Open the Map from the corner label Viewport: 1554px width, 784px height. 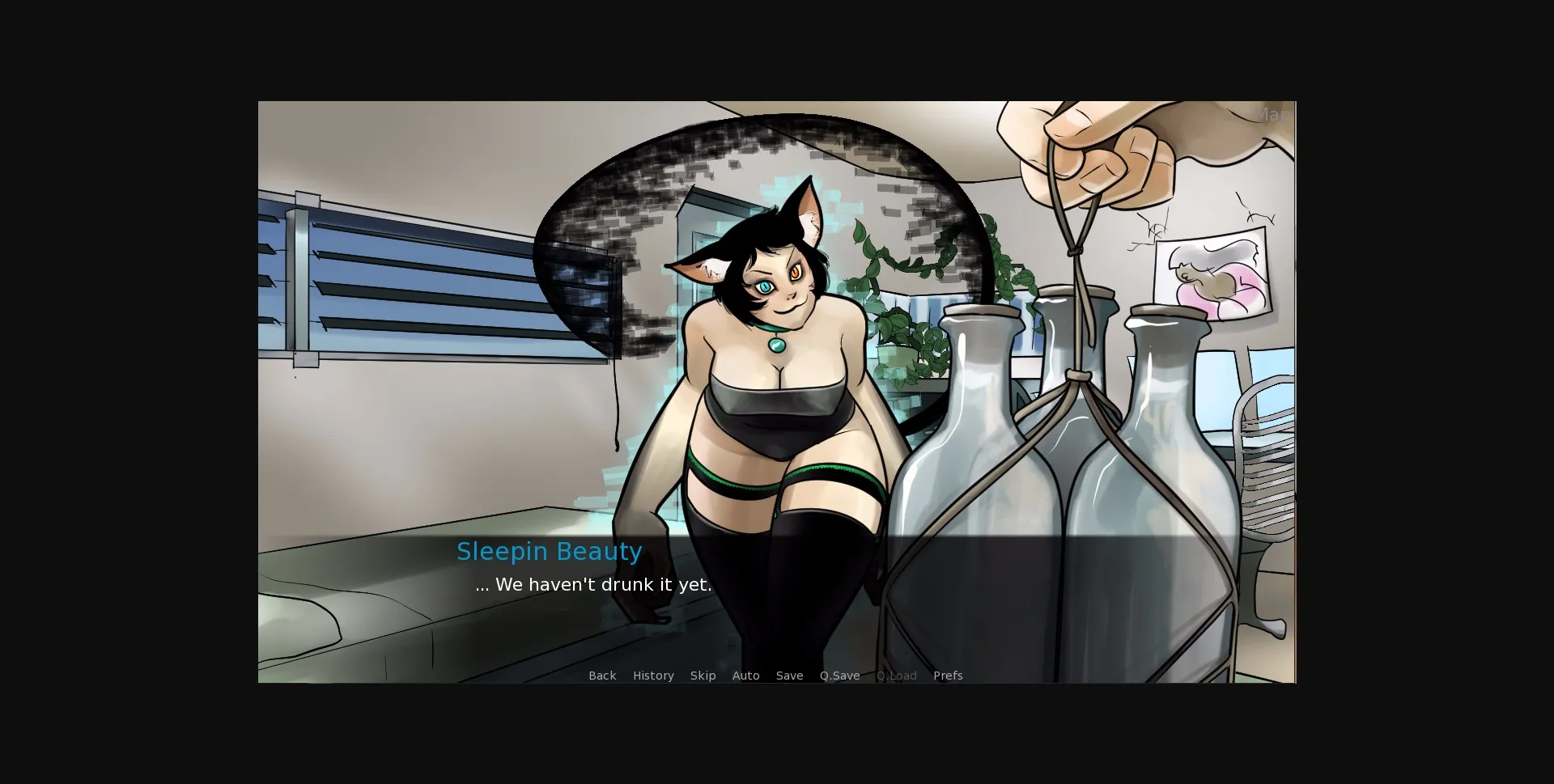tap(1273, 115)
